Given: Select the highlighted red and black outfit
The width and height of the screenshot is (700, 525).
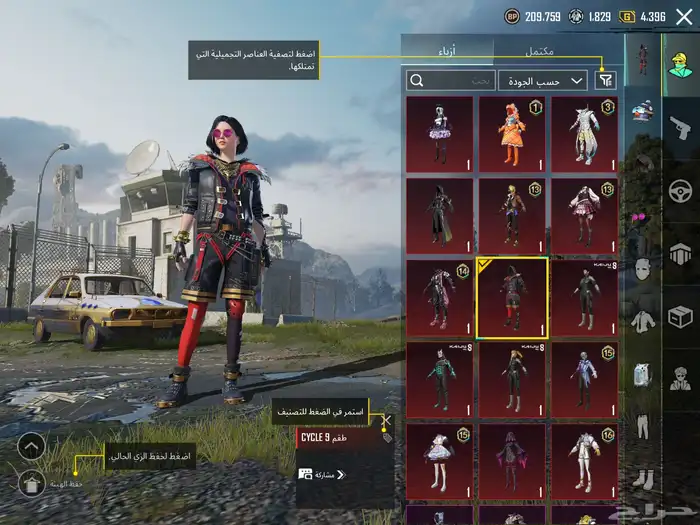Looking at the screenshot, I should coord(512,297).
